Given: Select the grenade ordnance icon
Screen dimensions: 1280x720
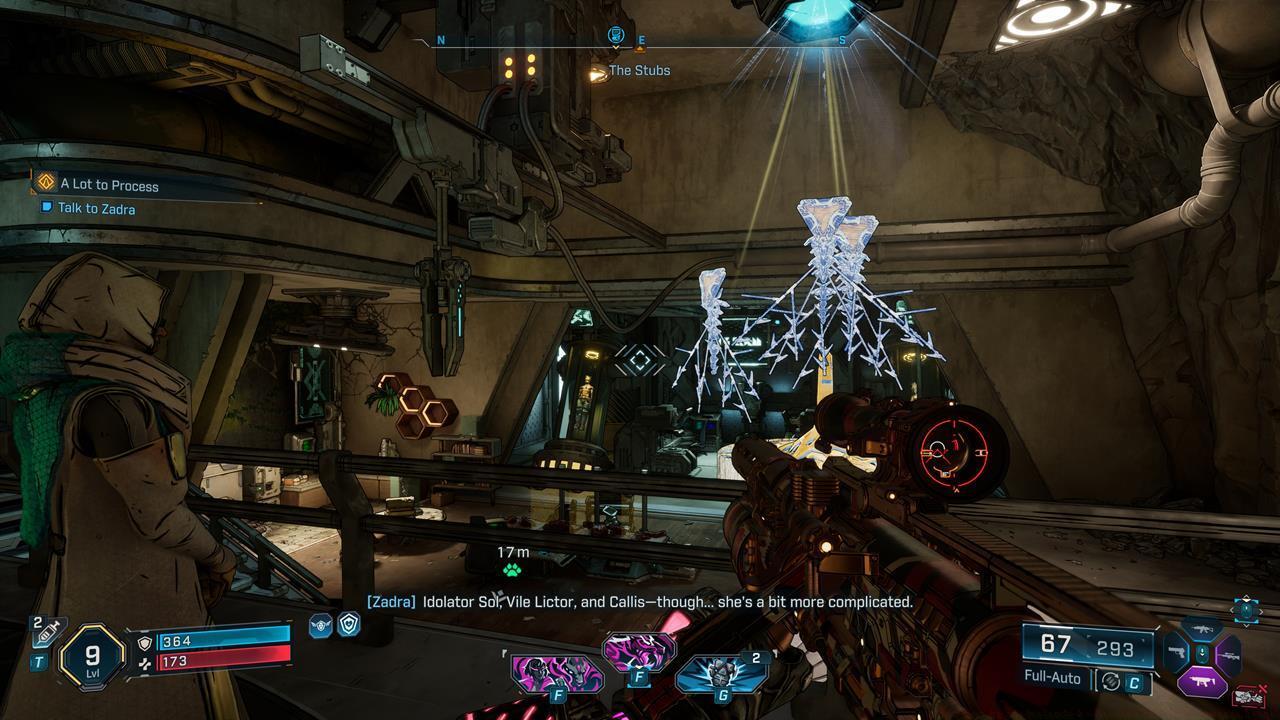Looking at the screenshot, I should point(721,674).
